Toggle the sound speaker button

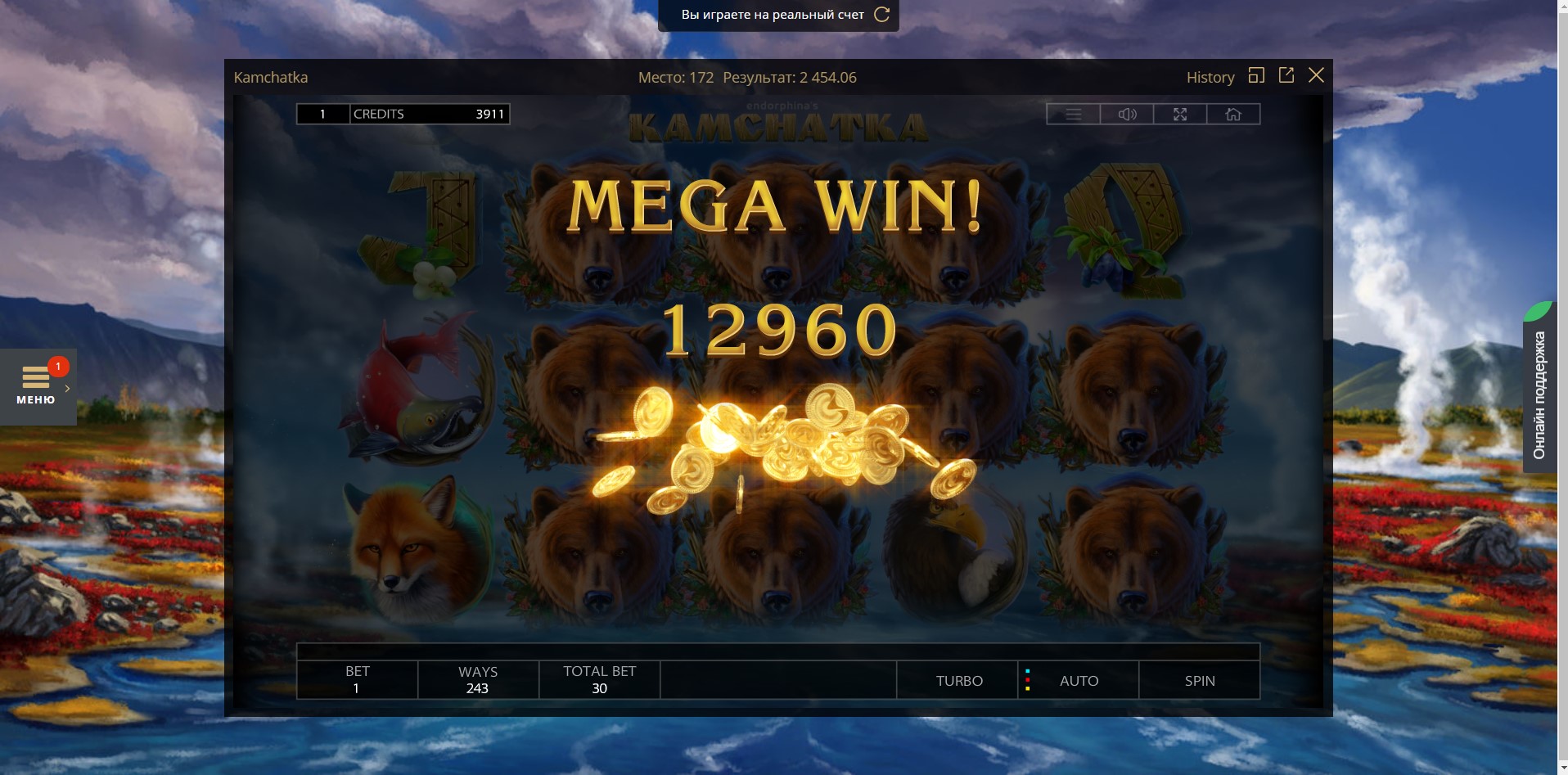[x=1128, y=114]
